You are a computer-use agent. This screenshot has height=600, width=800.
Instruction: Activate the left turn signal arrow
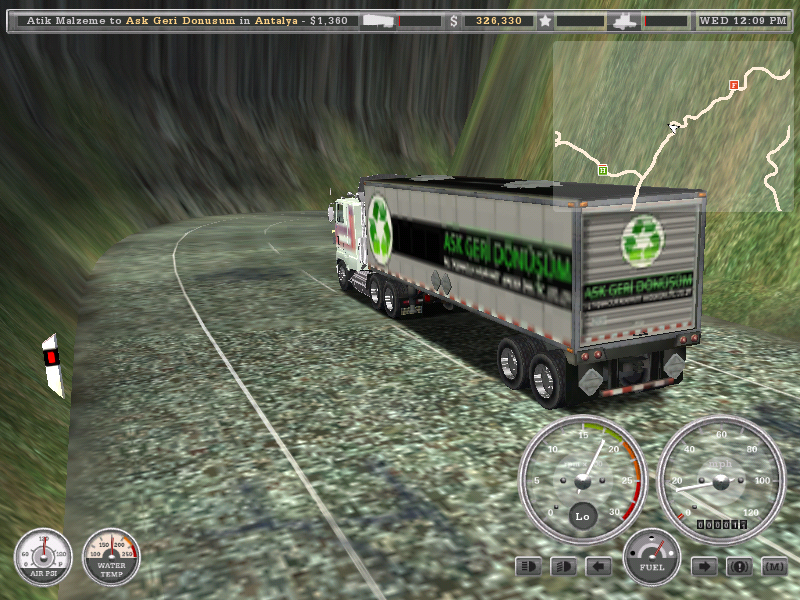click(x=598, y=567)
